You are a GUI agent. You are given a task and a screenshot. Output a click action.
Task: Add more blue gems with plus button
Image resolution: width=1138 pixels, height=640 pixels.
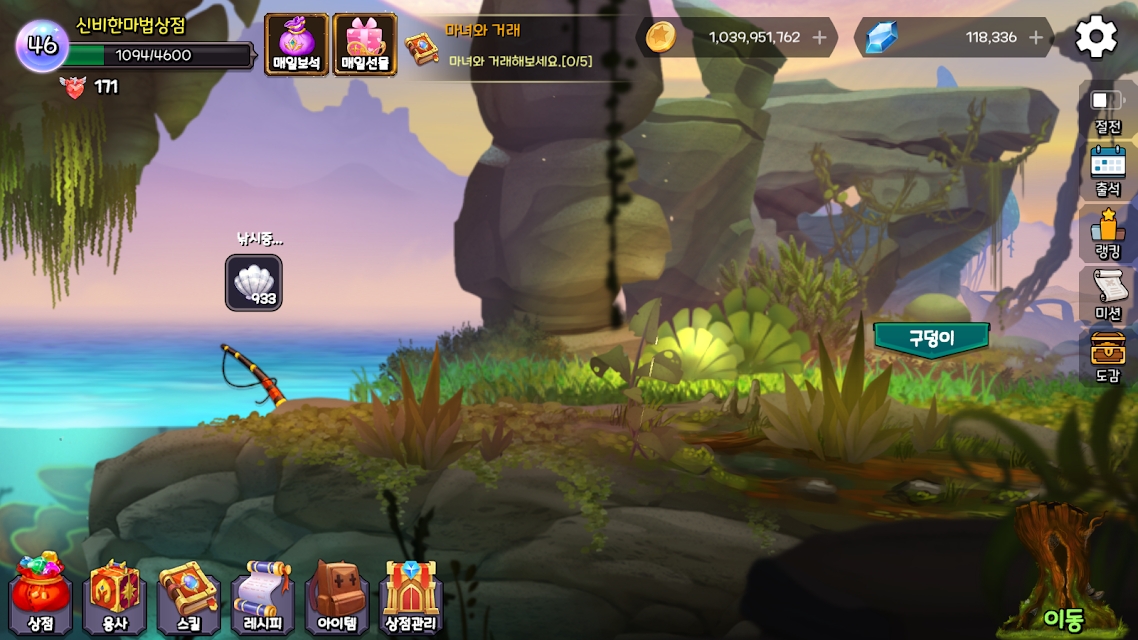click(x=1036, y=38)
